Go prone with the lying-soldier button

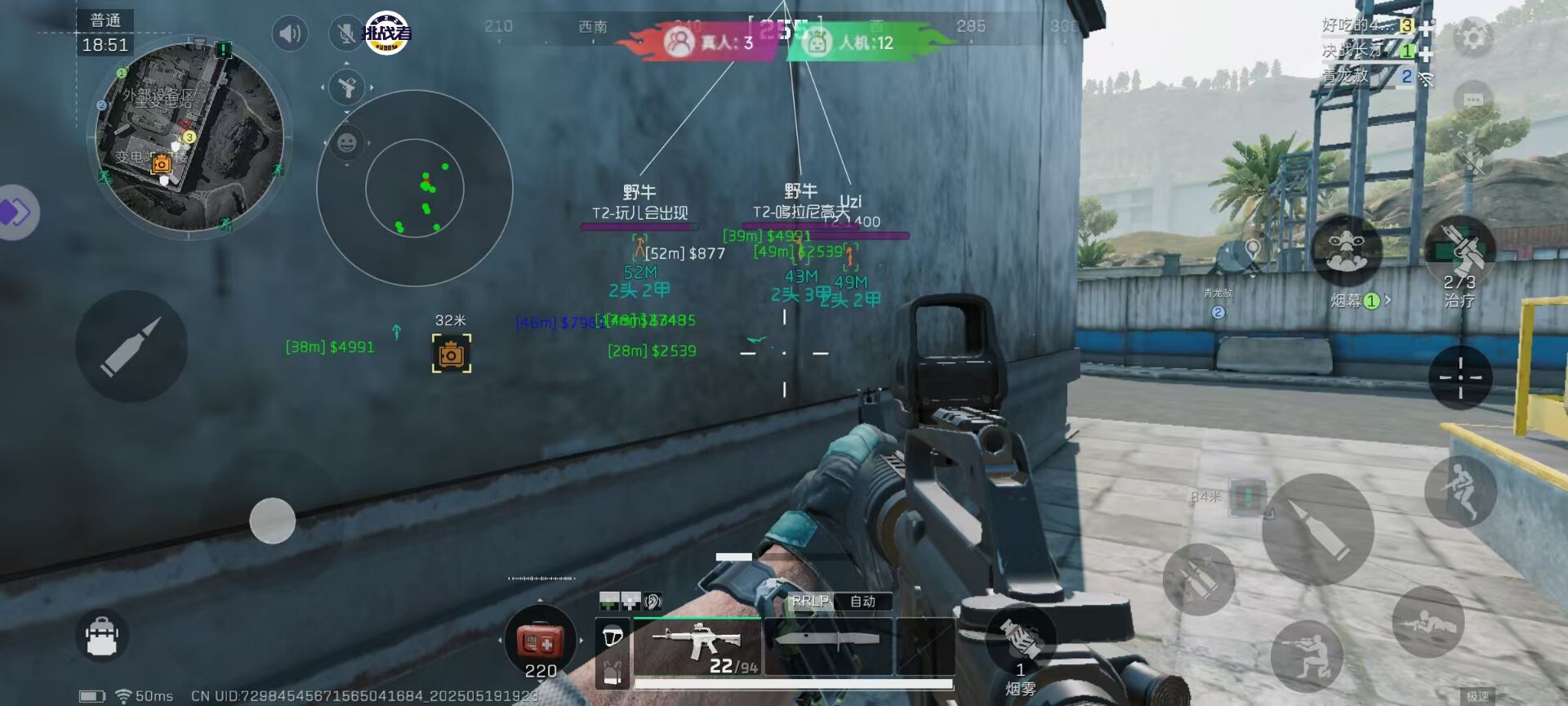coord(1428,622)
